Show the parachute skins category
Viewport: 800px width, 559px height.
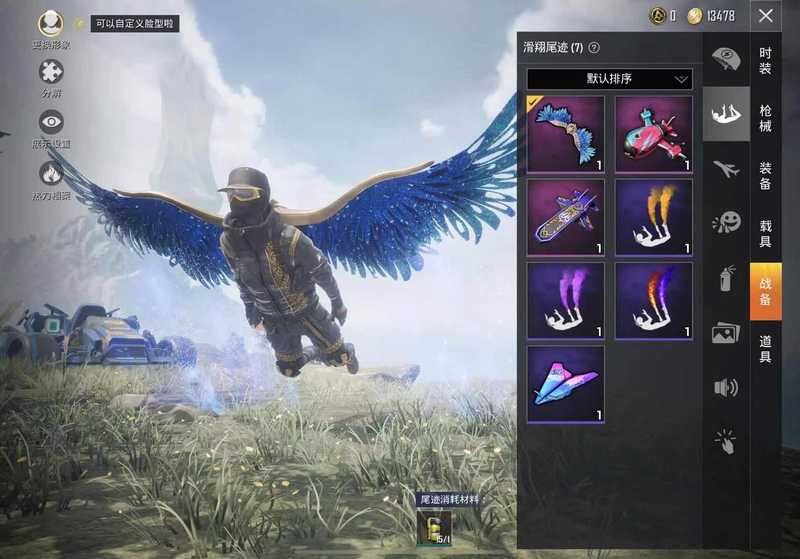pos(726,60)
